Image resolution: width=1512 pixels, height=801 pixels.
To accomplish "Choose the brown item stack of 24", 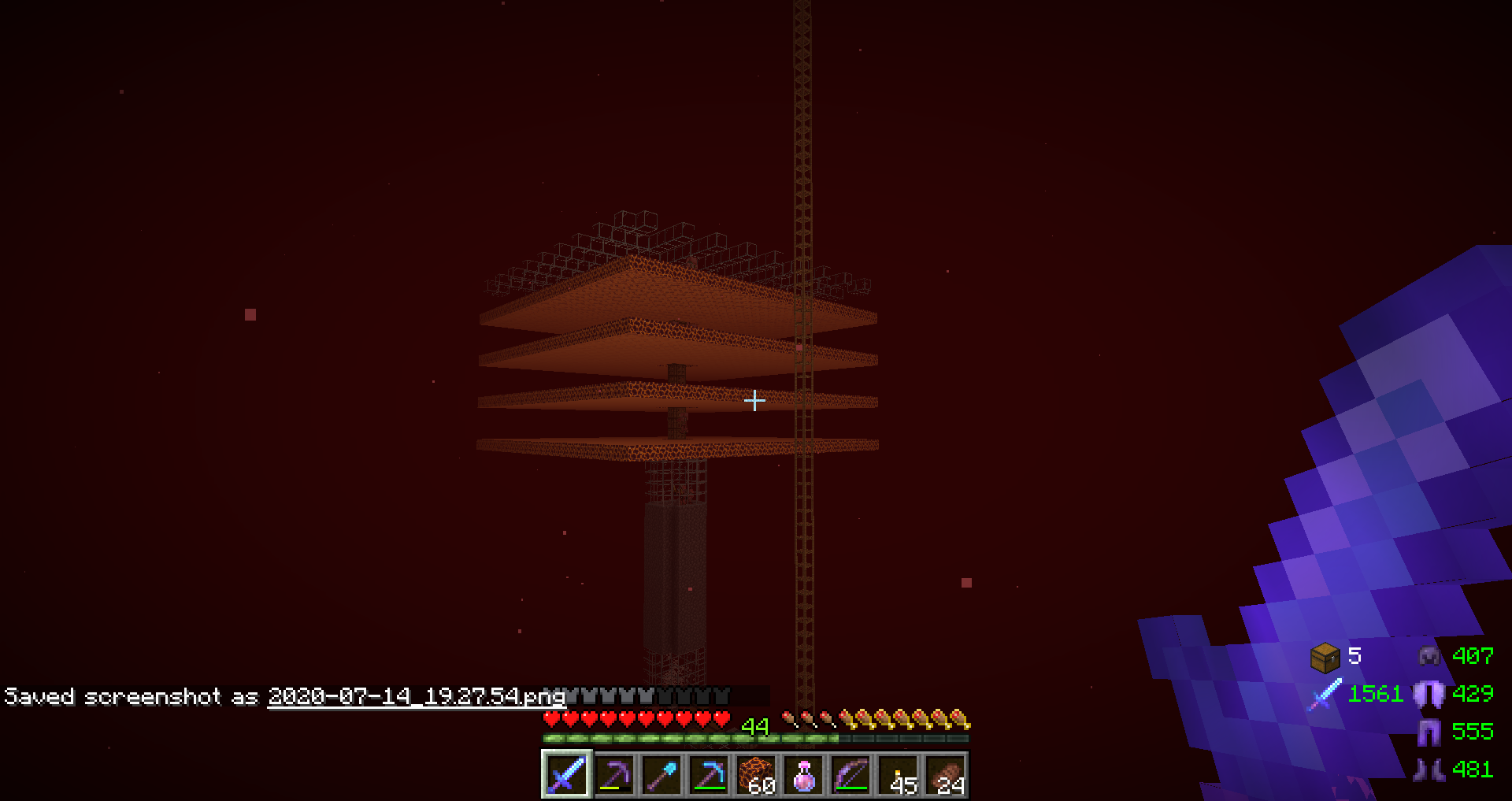I will 945,775.
